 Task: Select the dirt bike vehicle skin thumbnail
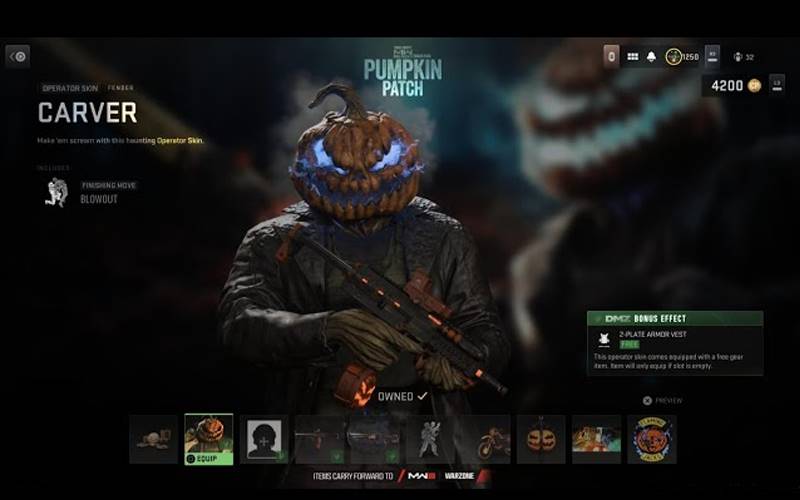486,439
